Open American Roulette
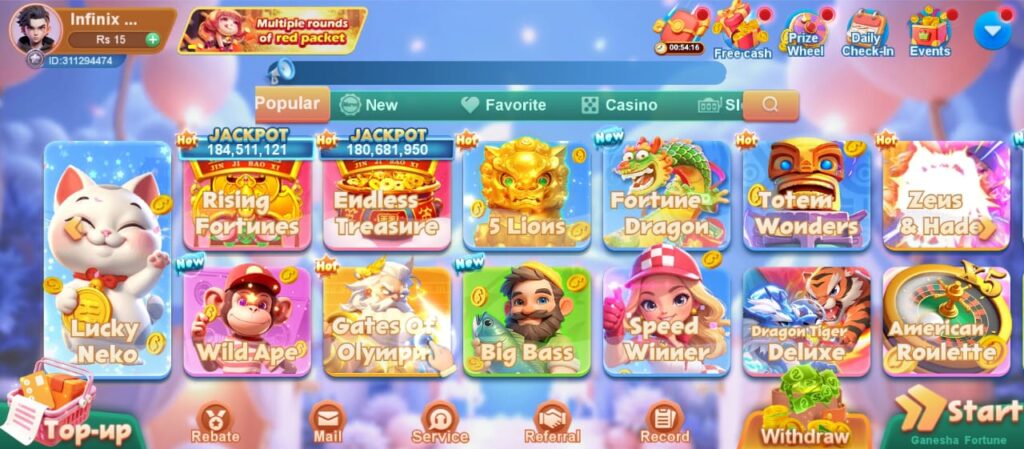The image size is (1024, 449). [946, 320]
